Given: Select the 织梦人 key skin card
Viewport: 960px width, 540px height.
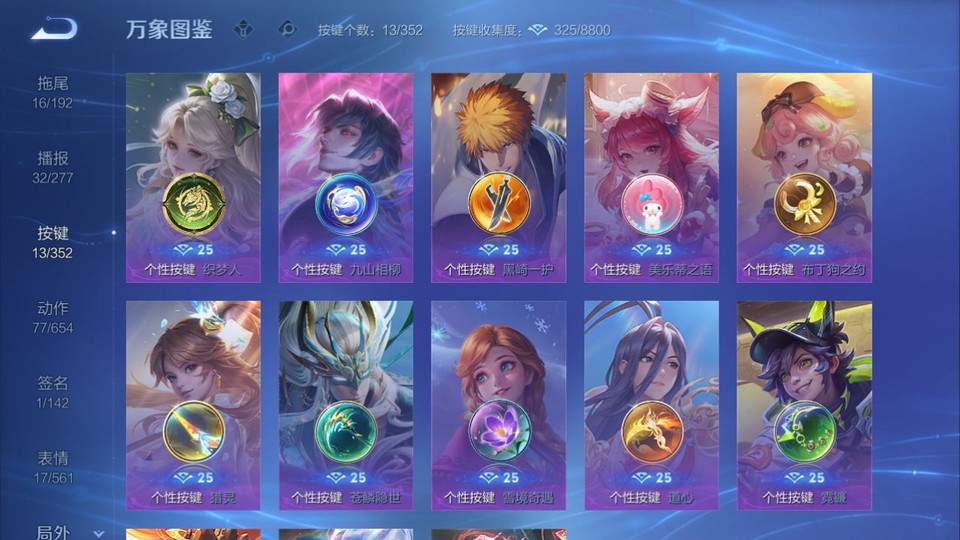Looking at the screenshot, I should point(193,177).
